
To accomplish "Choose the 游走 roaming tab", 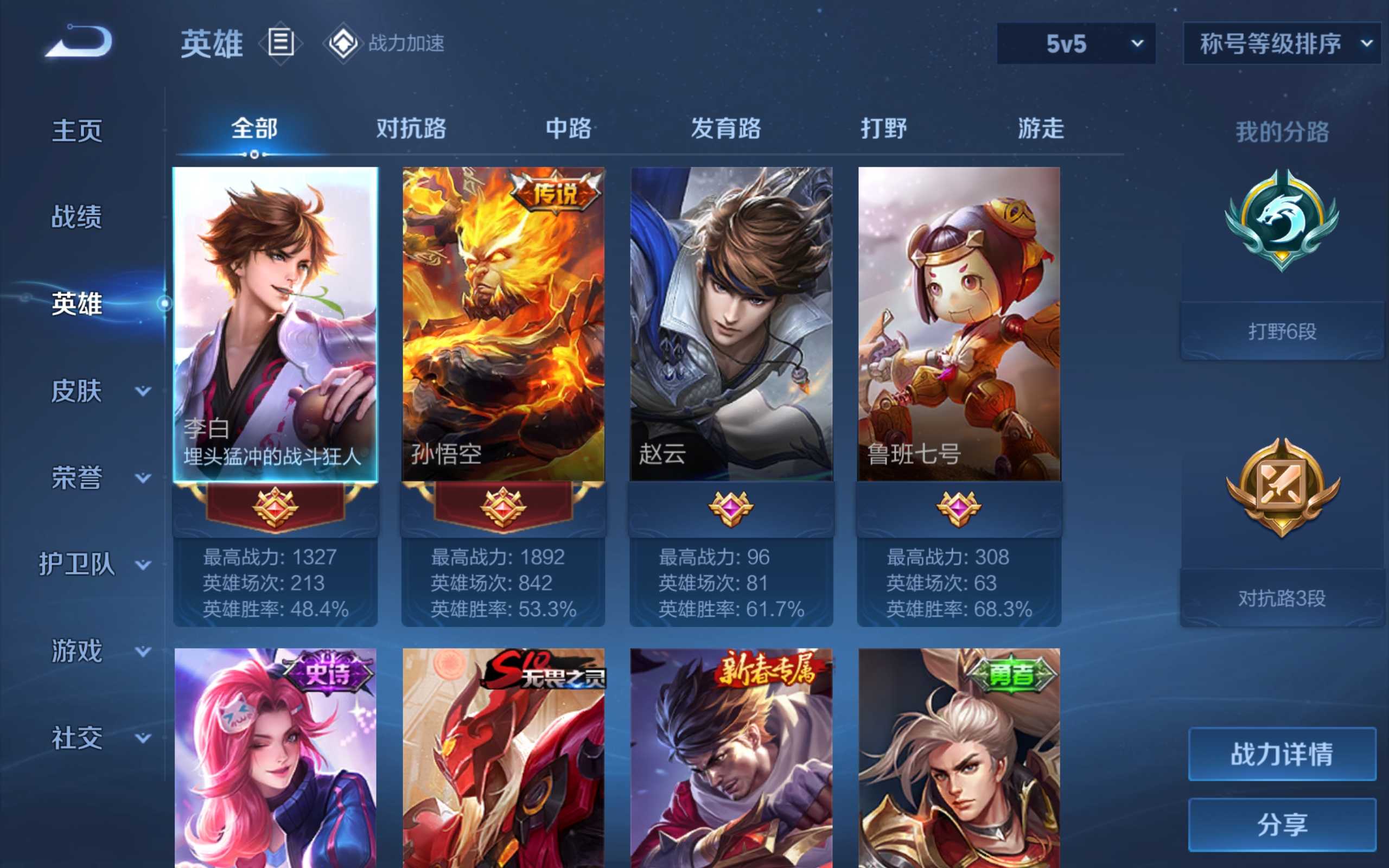I will 1041,129.
